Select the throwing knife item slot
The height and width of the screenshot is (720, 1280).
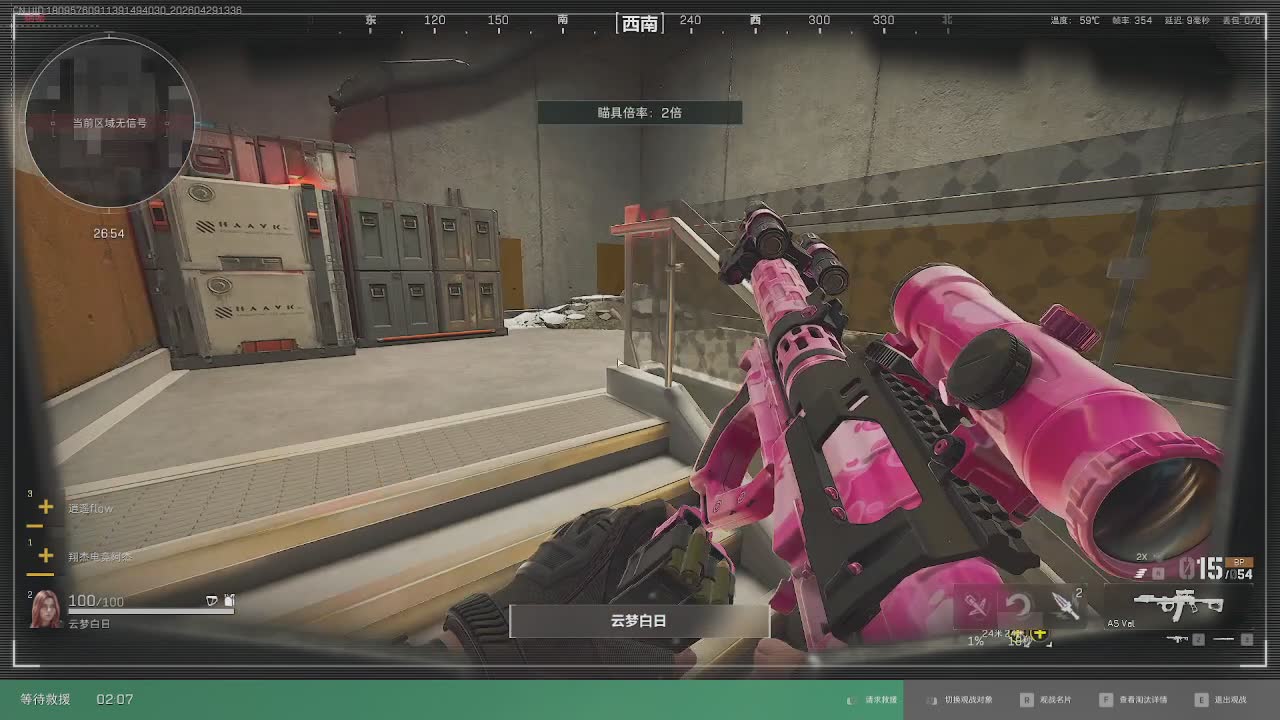click(1064, 606)
